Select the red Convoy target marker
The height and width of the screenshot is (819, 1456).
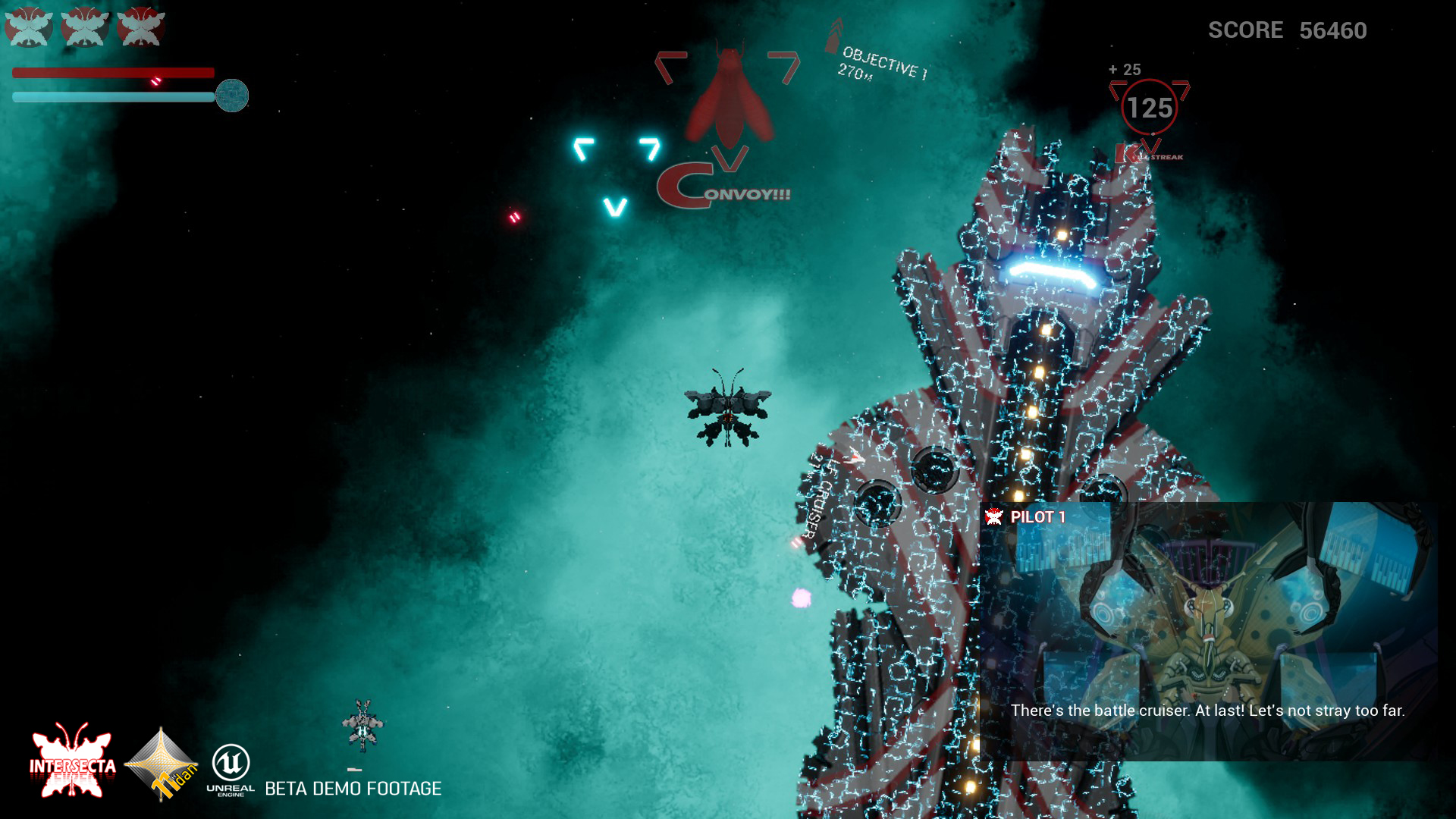[728, 99]
